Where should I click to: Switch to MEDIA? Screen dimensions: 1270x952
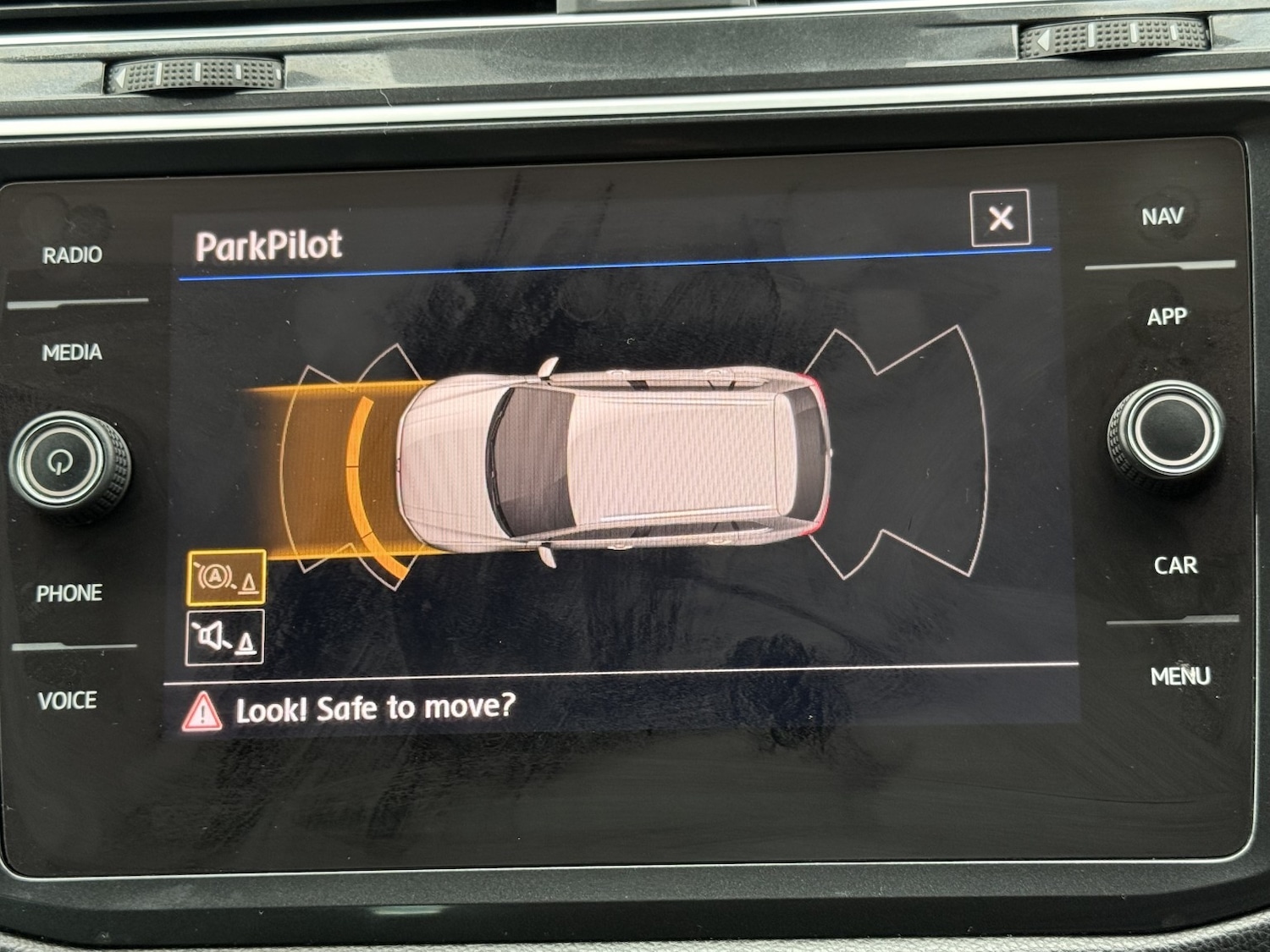pyautogui.click(x=72, y=352)
